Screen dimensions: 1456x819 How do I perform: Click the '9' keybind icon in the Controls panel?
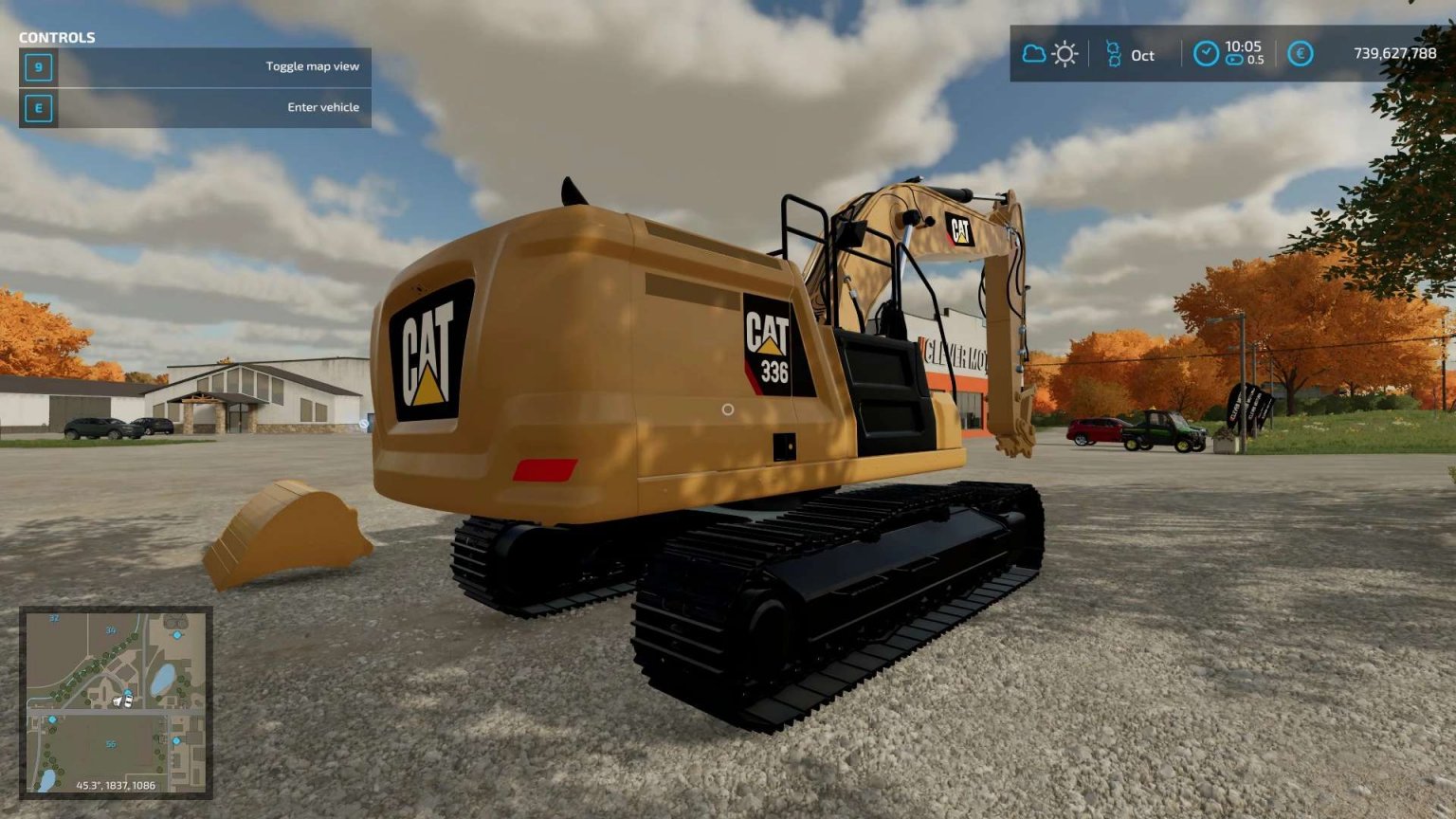[x=38, y=68]
